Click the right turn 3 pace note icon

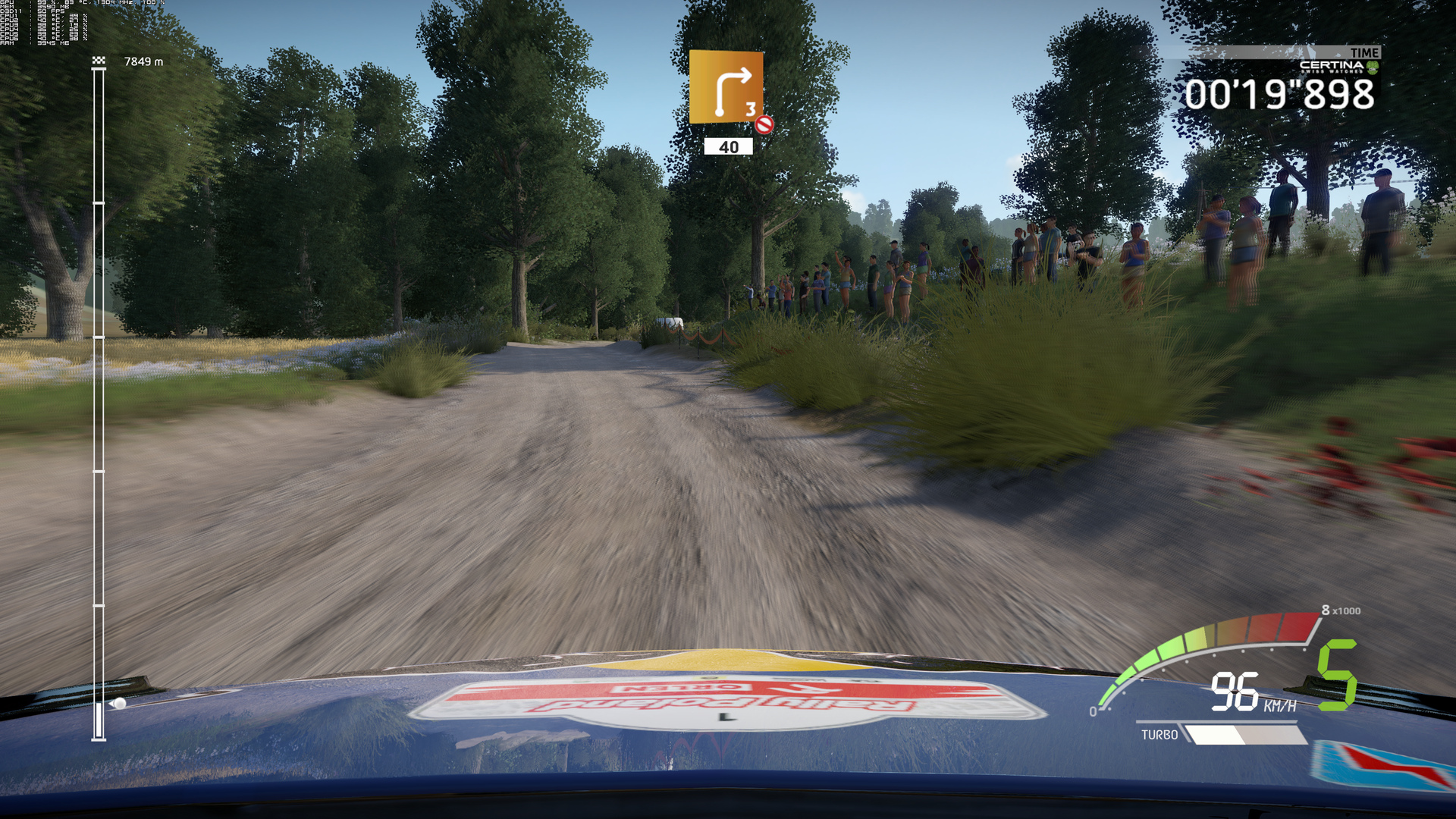tap(726, 86)
